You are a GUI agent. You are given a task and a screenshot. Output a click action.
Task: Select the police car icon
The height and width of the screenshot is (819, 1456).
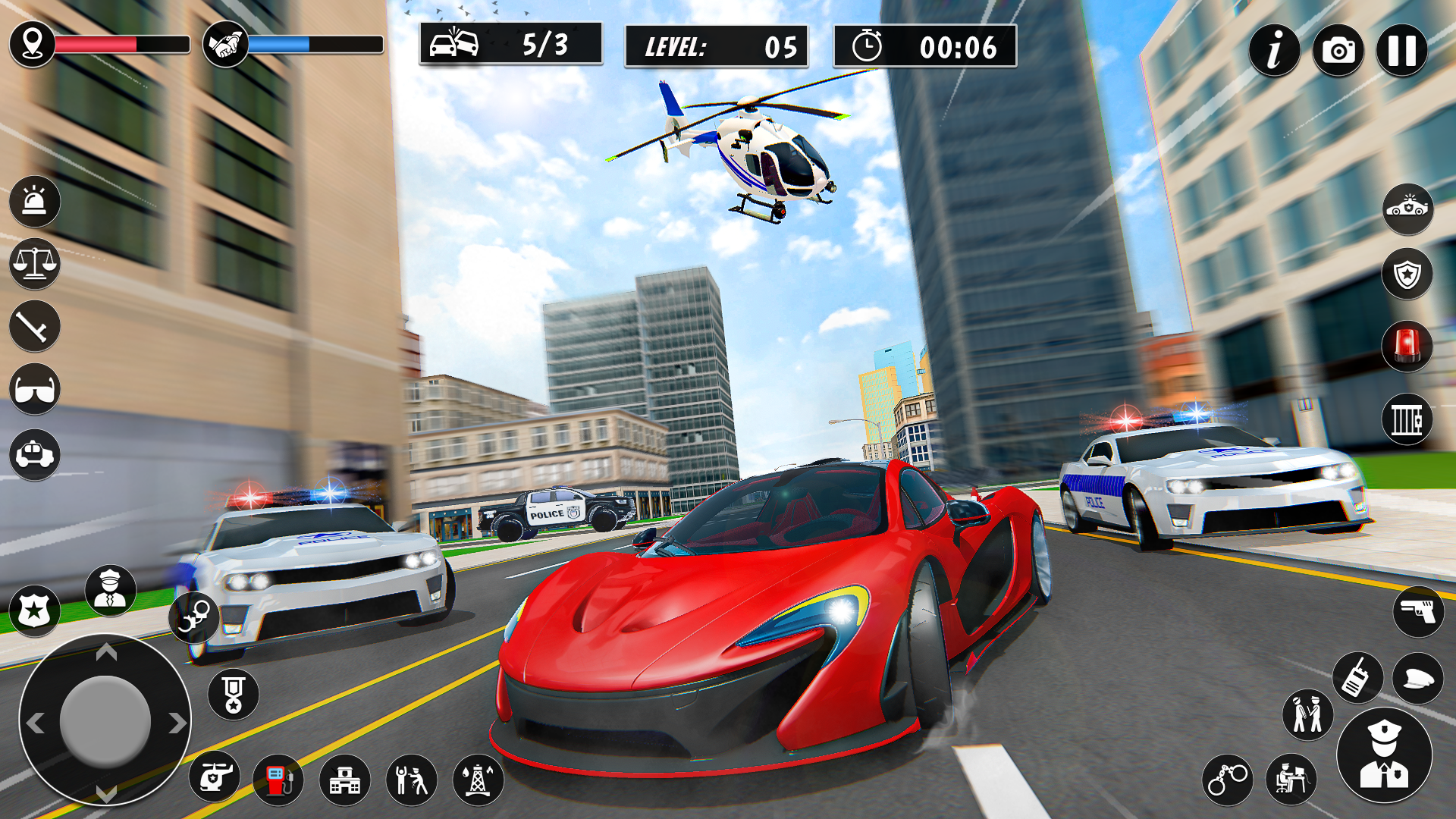34,455
